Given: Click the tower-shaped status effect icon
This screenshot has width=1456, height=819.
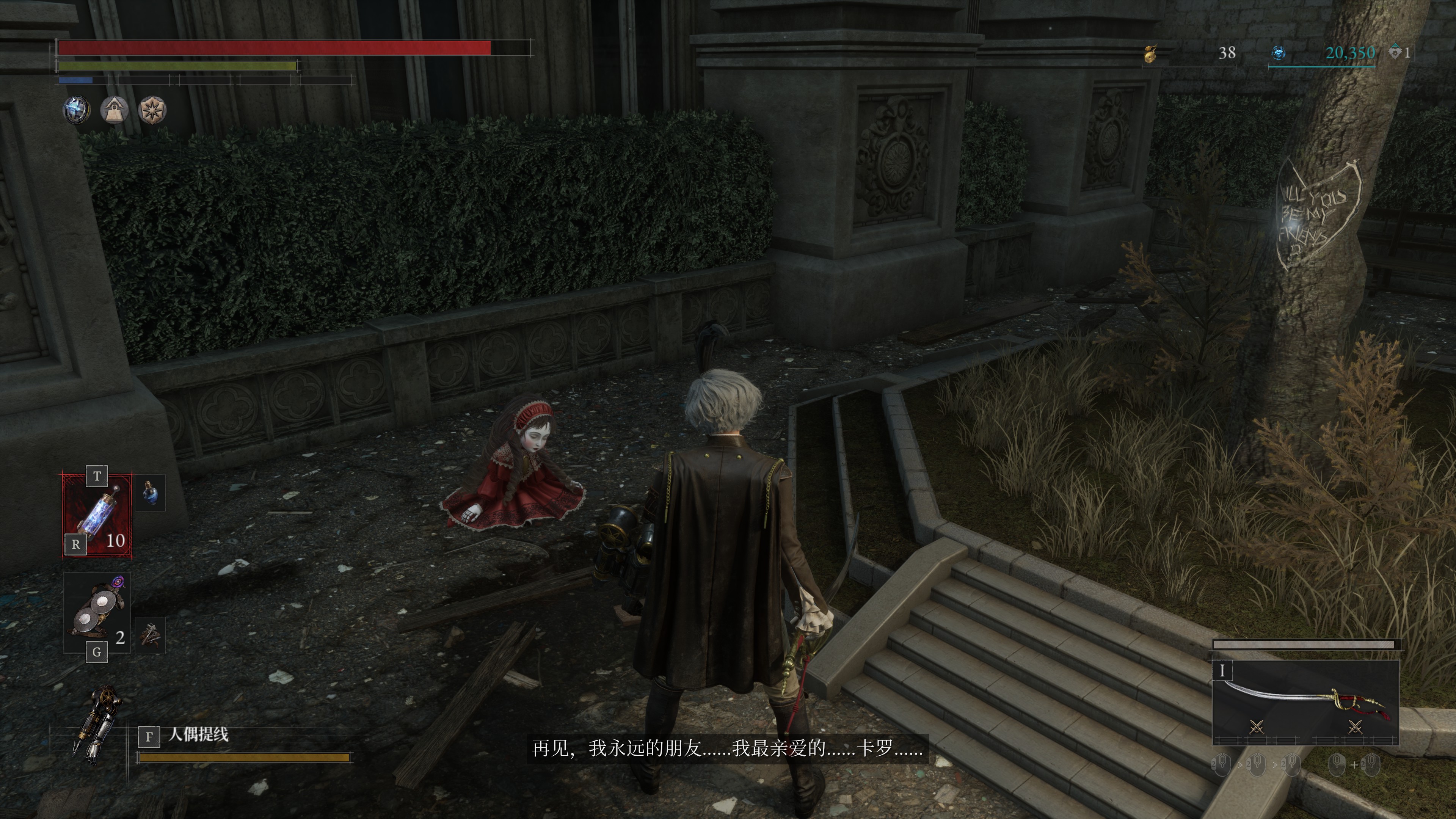Looking at the screenshot, I should tap(114, 110).
